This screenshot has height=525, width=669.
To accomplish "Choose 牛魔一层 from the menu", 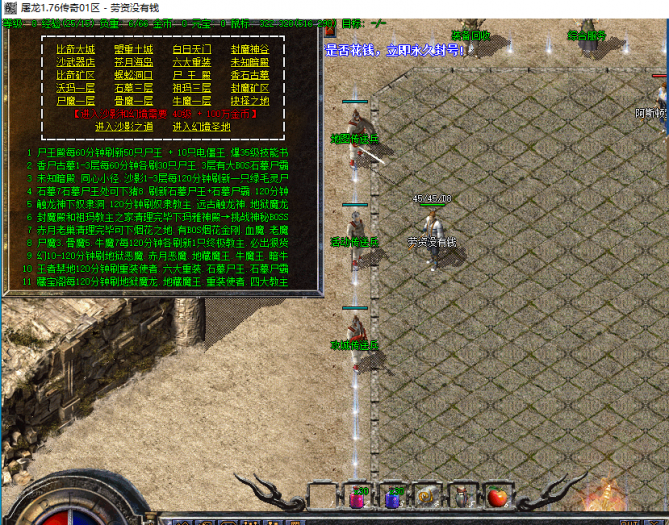I will (x=192, y=100).
